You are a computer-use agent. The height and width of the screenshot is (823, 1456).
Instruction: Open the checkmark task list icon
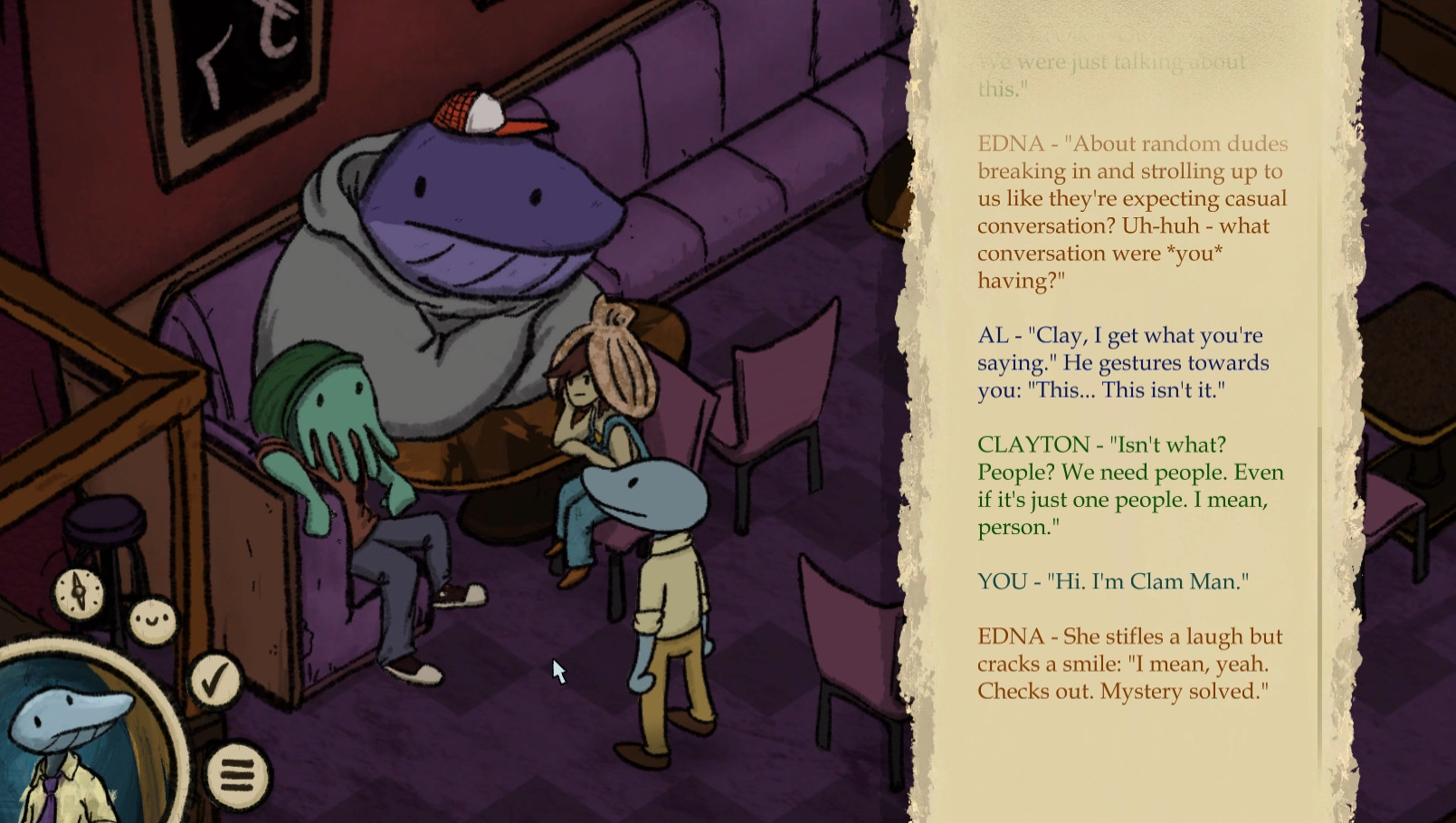(x=214, y=681)
